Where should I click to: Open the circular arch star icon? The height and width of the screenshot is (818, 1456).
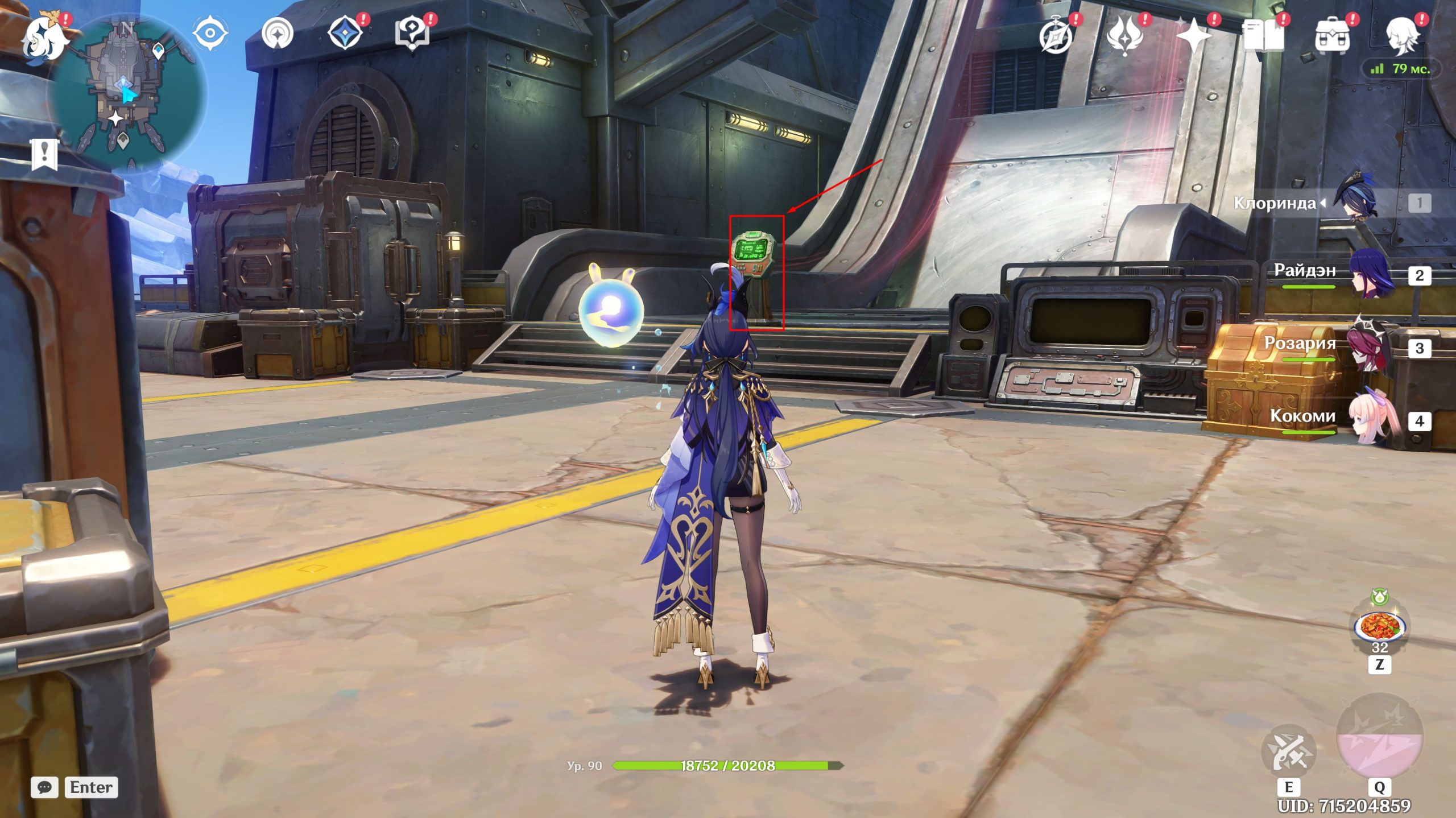[x=278, y=34]
